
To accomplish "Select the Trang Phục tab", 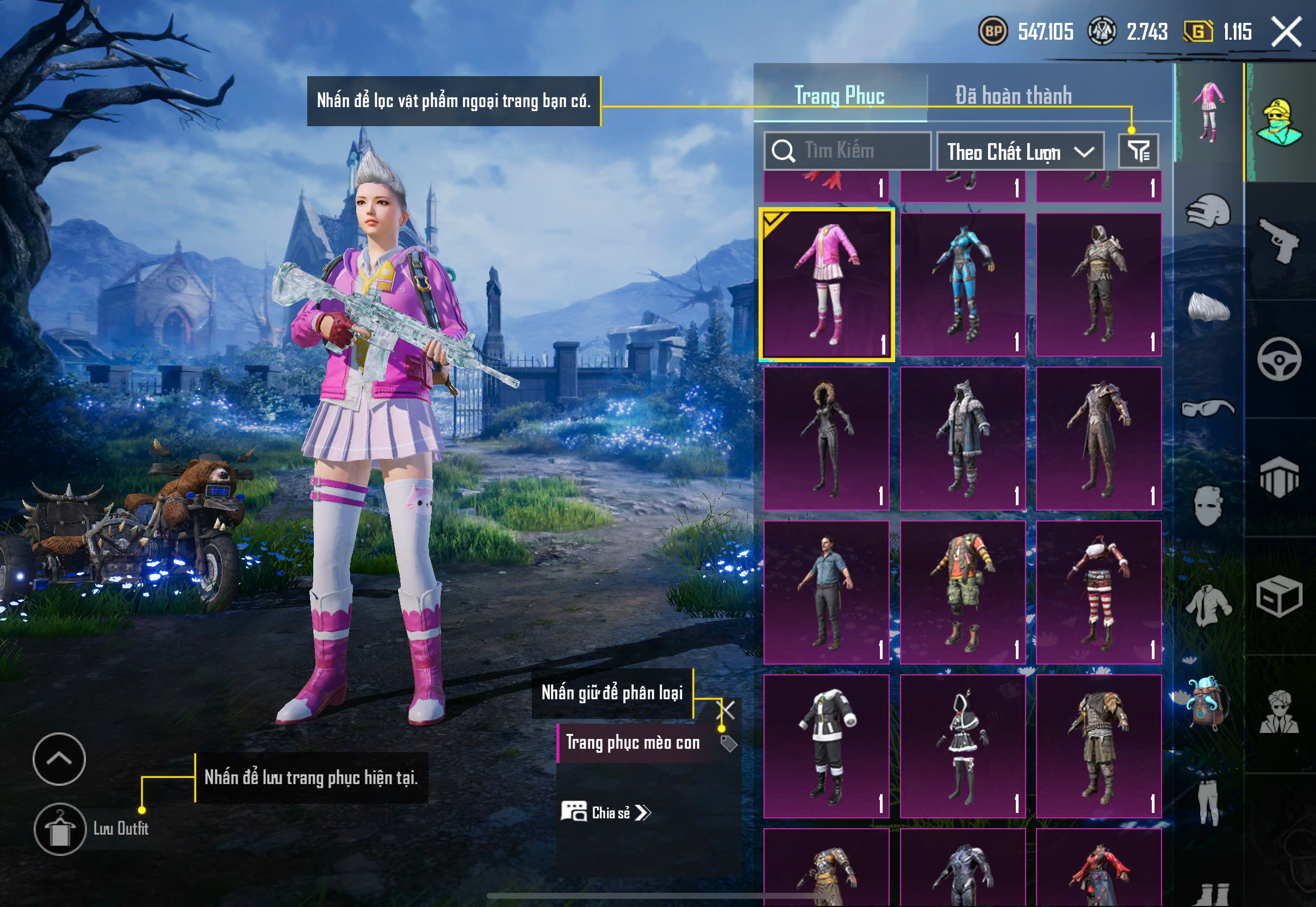I will point(839,95).
